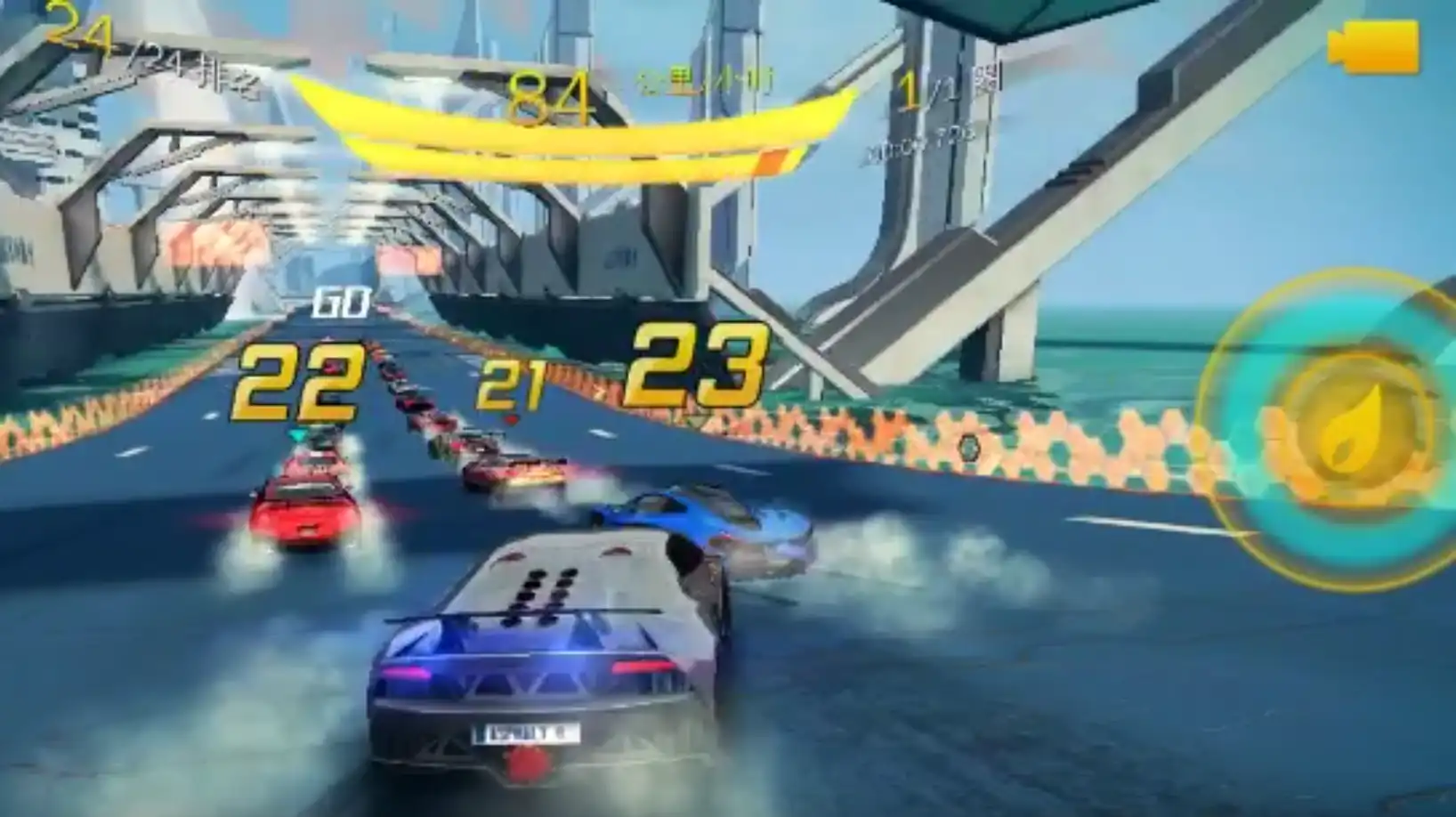This screenshot has width=1456, height=817.
Task: Switch view with the orange camera icon
Action: click(1373, 45)
